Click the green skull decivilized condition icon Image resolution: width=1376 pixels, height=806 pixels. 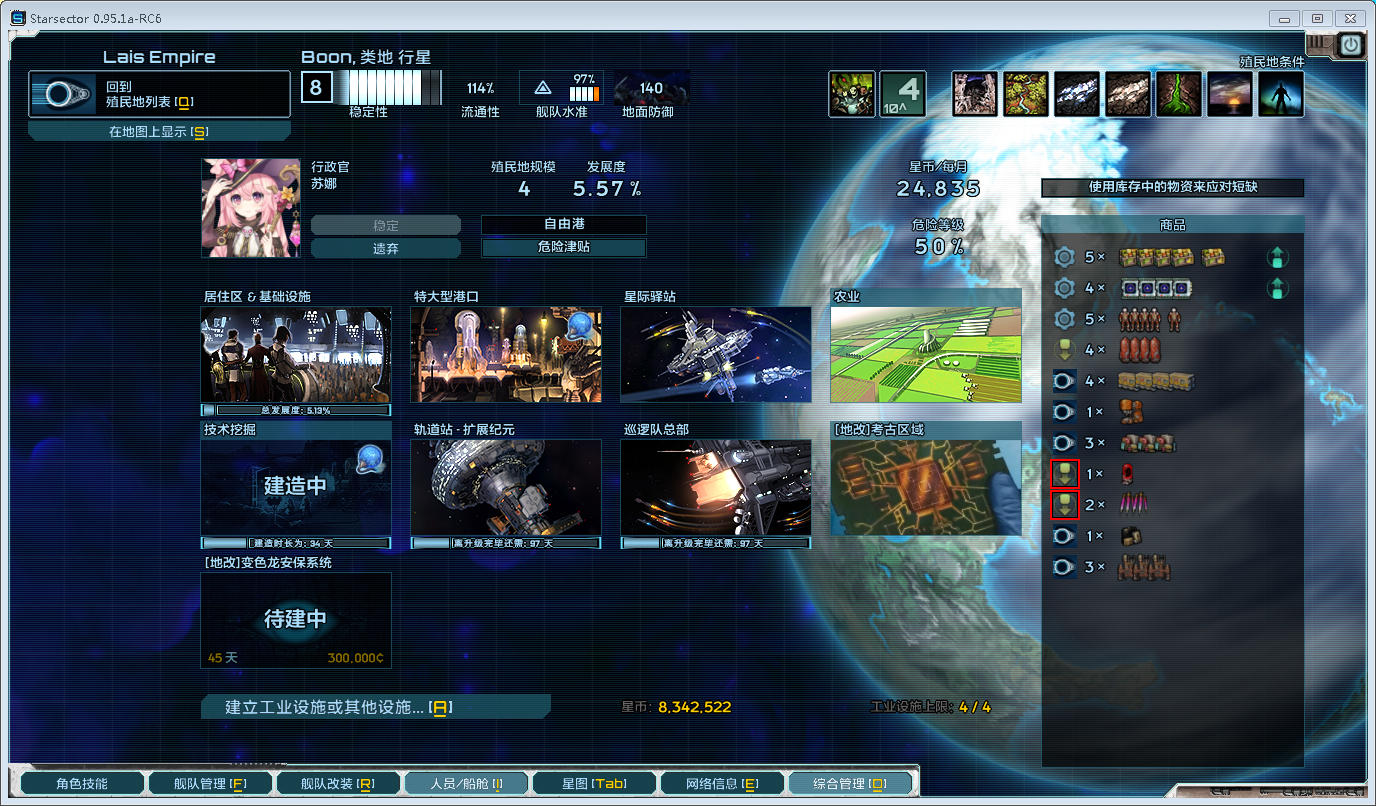pyautogui.click(x=852, y=93)
